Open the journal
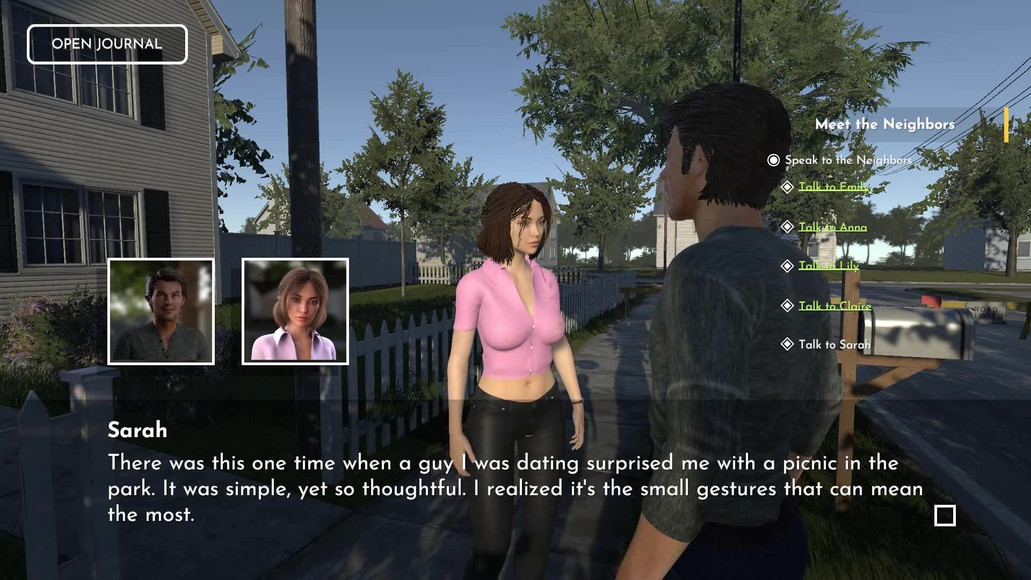1031x580 pixels. point(107,44)
